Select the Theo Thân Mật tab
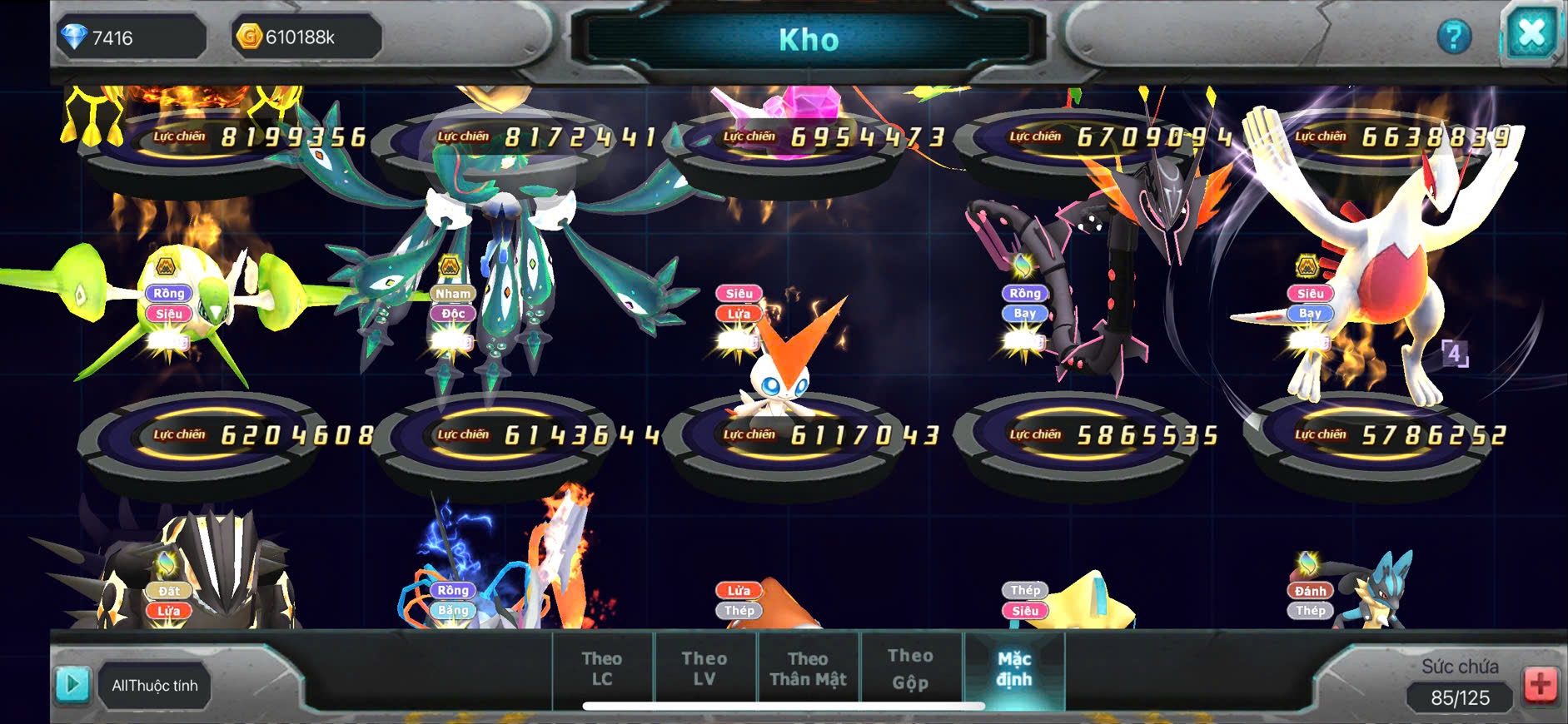Image resolution: width=1568 pixels, height=724 pixels. [x=808, y=669]
